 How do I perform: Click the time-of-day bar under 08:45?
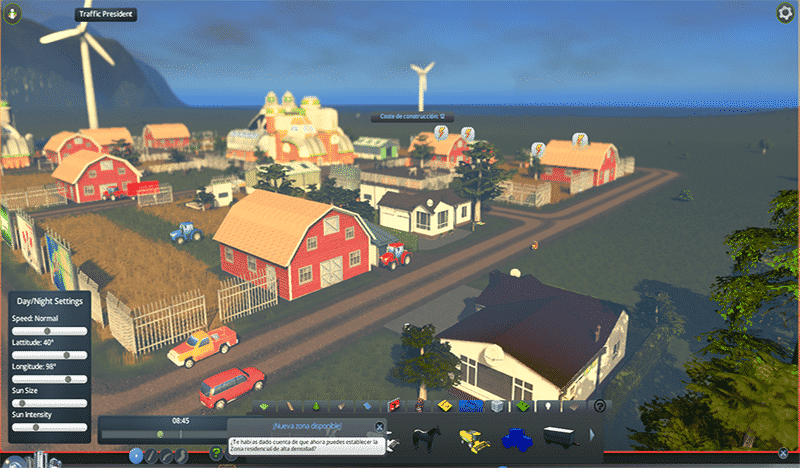point(160,434)
